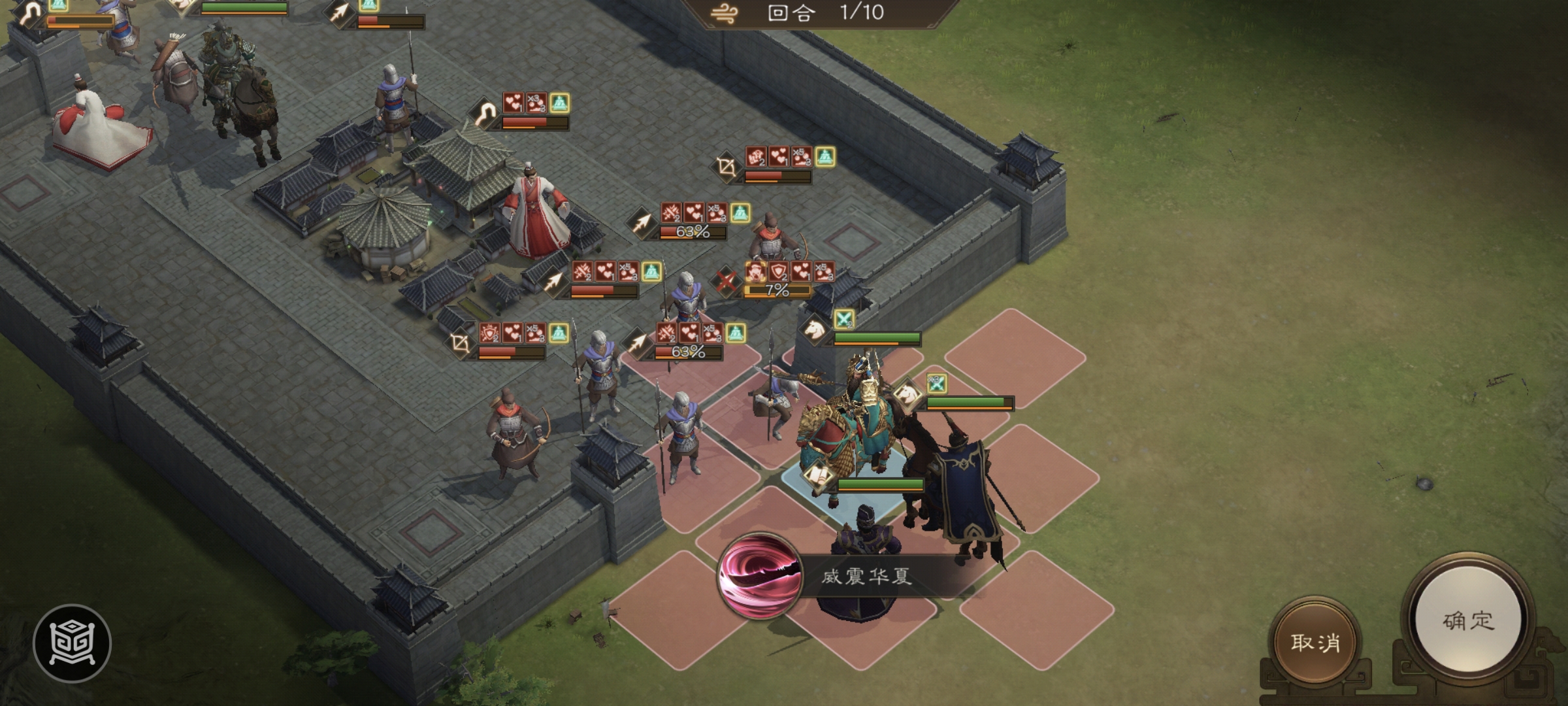Select the 威震华夏 skill icon

click(760, 576)
